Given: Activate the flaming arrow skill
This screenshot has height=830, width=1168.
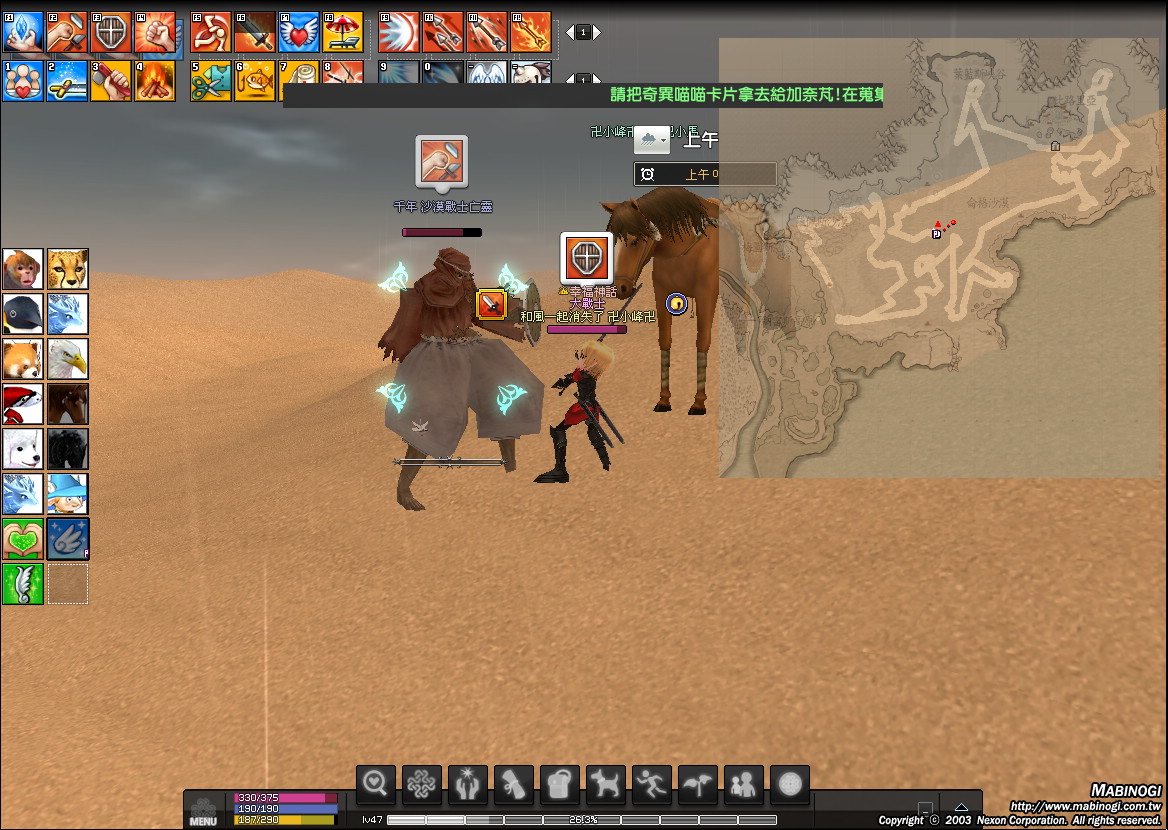Looking at the screenshot, I should click(x=531, y=32).
